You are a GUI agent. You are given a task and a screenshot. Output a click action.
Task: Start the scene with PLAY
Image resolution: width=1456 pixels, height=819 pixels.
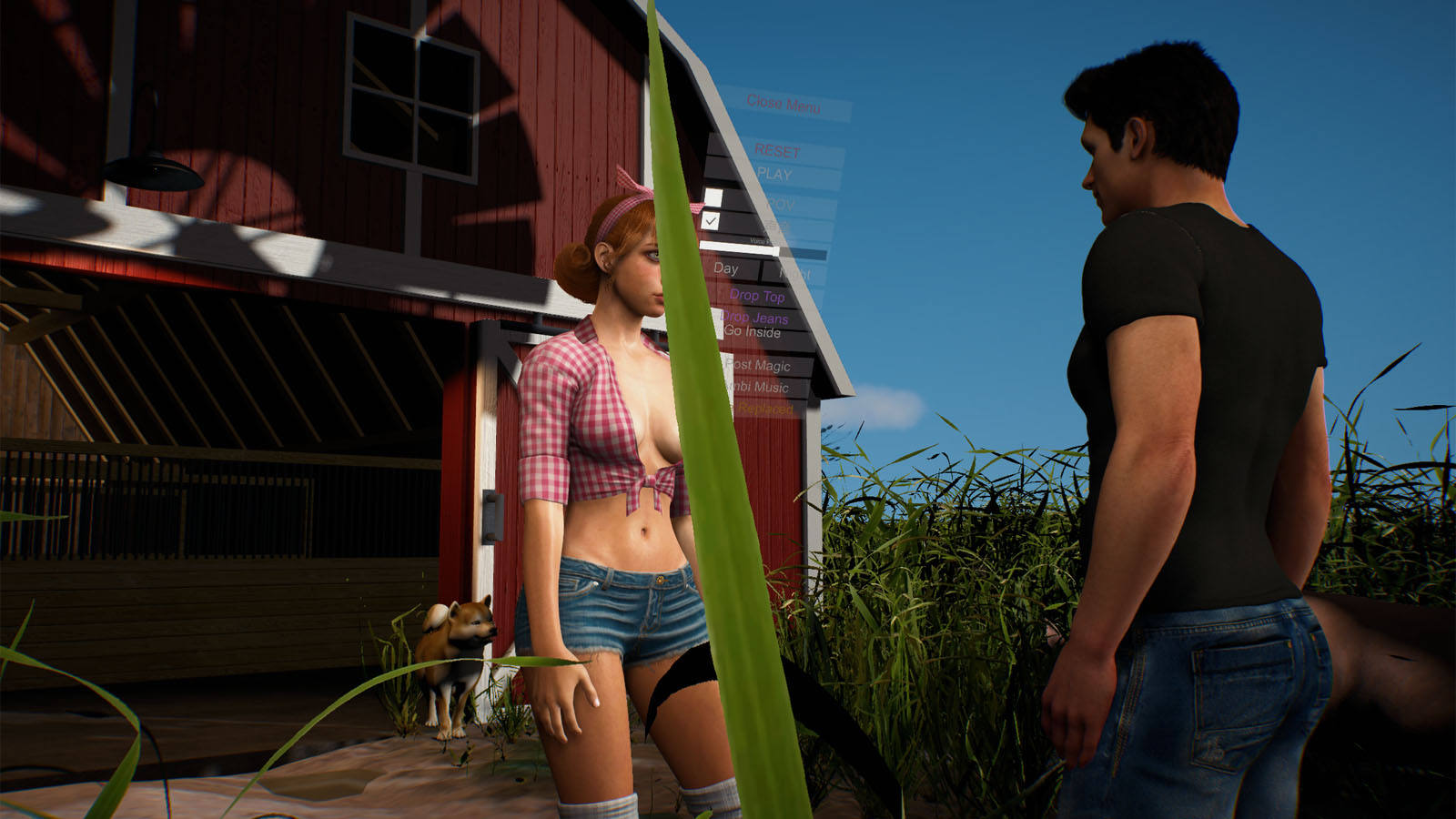(774, 173)
